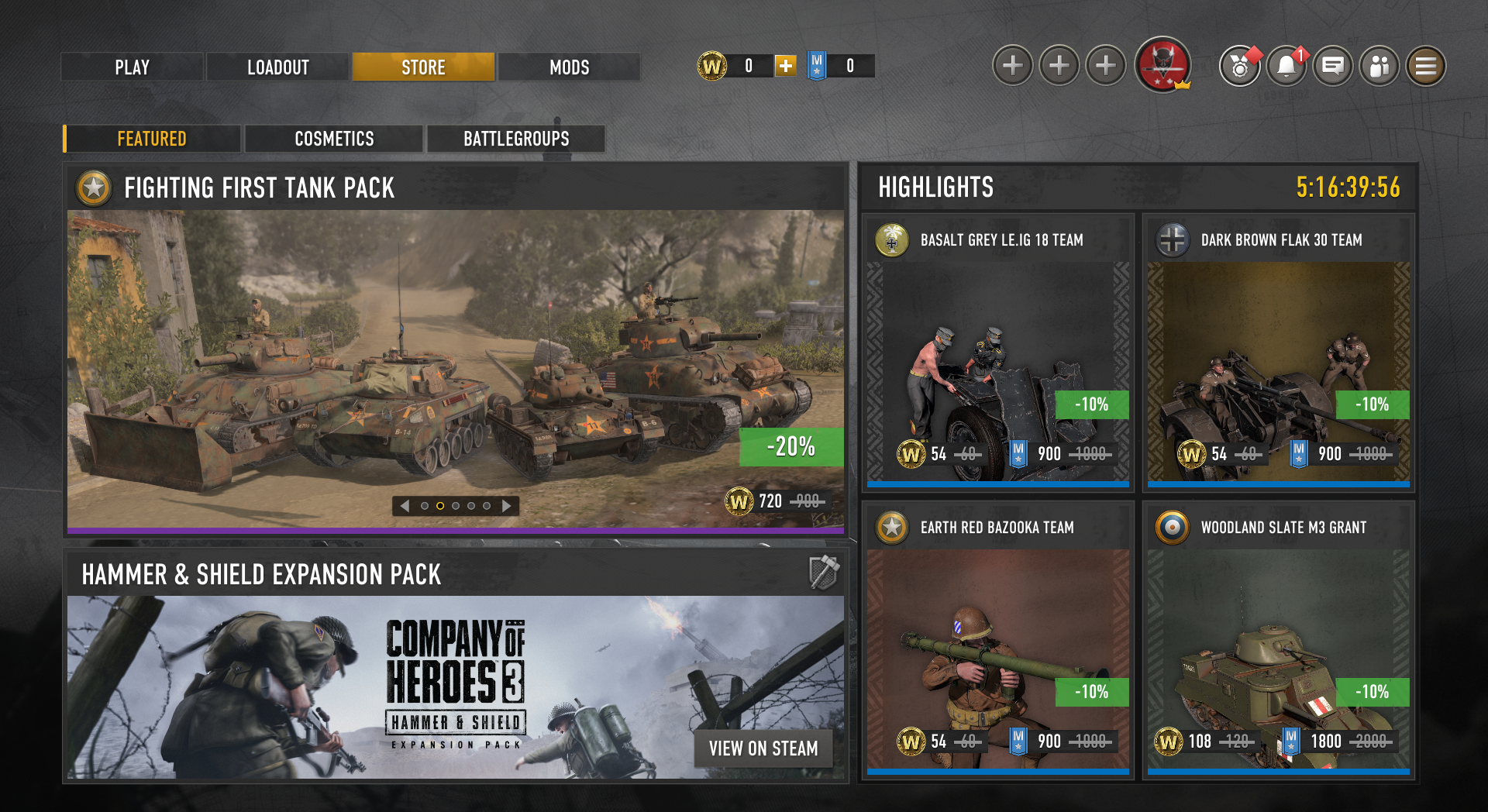Go back with carousel left arrow

pyautogui.click(x=405, y=506)
